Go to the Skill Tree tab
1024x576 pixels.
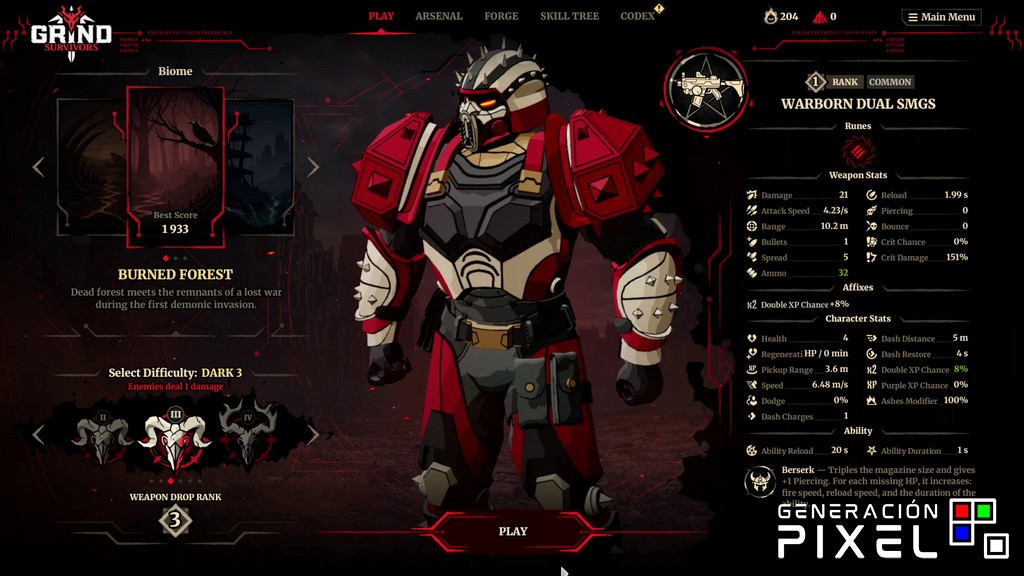[x=568, y=16]
